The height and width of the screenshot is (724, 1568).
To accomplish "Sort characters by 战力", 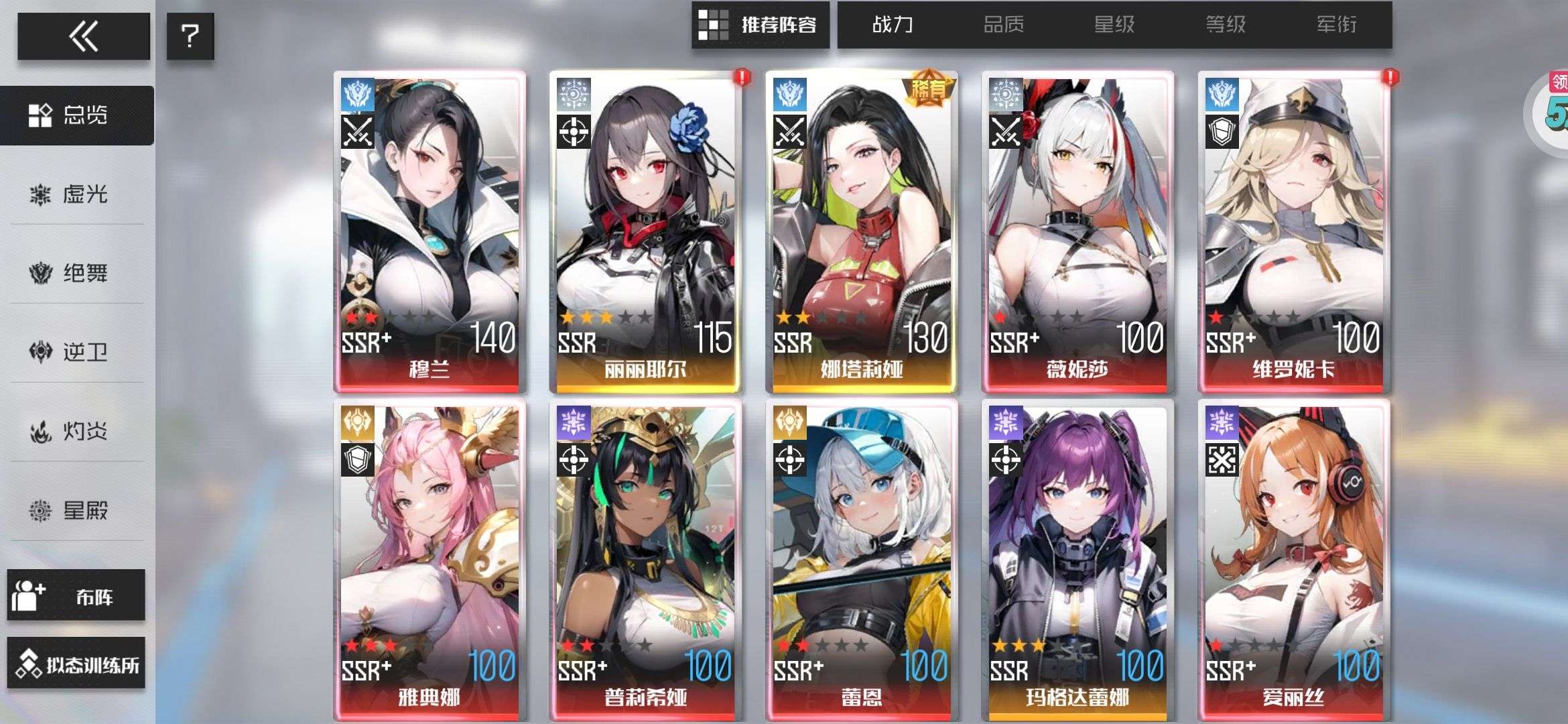I will 893,25.
